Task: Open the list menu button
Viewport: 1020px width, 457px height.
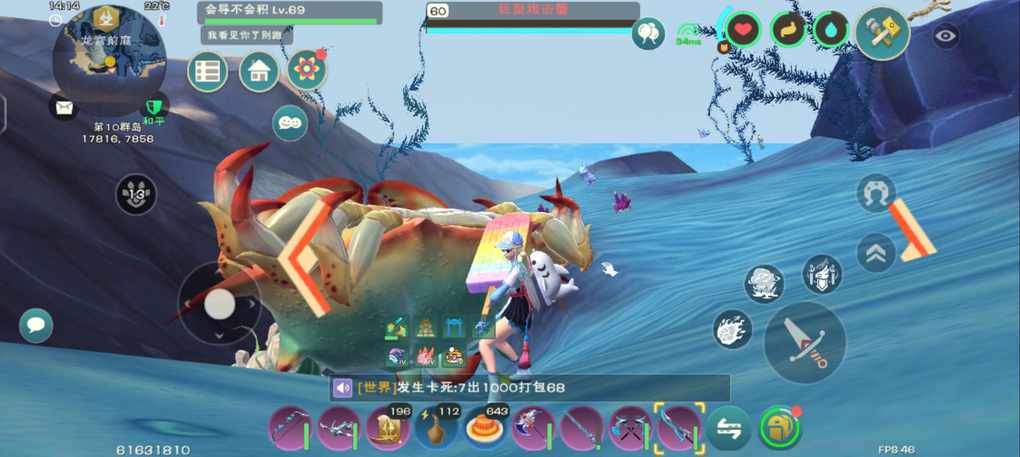Action: tap(208, 72)
